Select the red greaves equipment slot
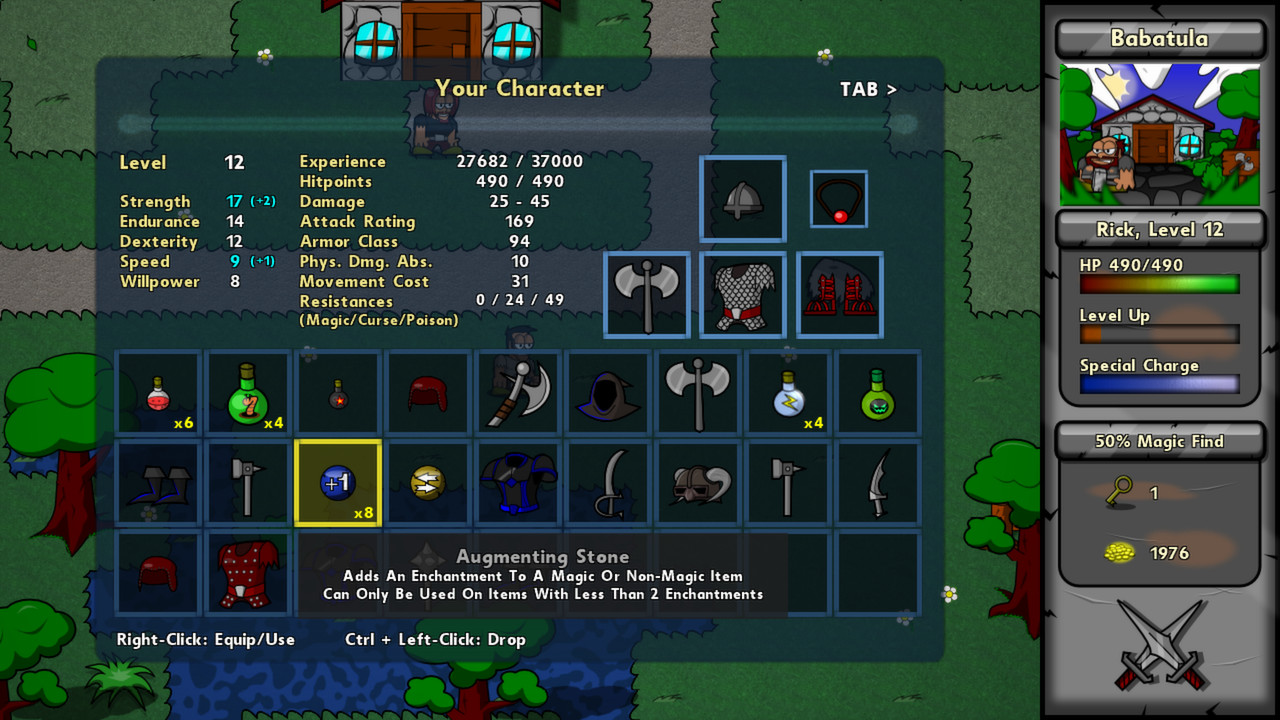 coord(838,295)
